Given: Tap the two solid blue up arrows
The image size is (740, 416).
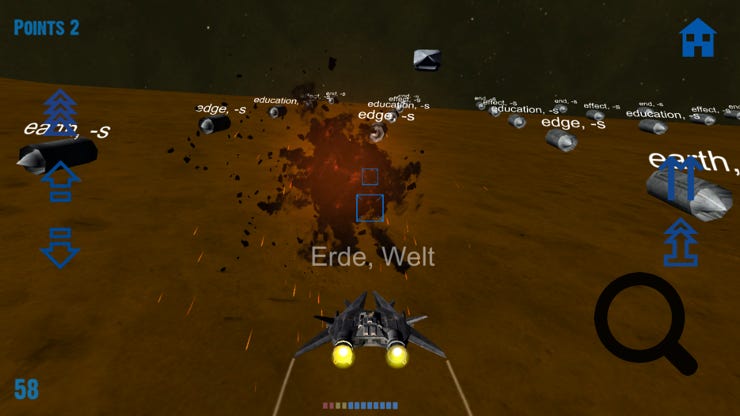Looking at the screenshot, I should [680, 179].
